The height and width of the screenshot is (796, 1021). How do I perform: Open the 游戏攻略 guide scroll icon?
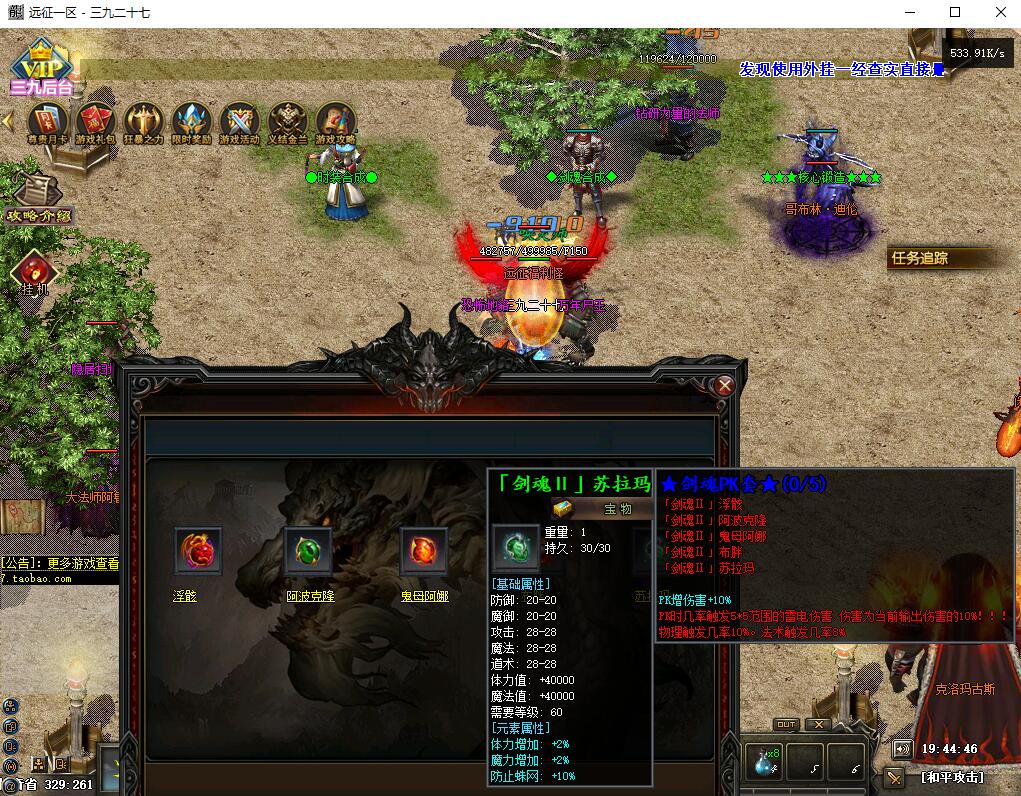(x=335, y=122)
